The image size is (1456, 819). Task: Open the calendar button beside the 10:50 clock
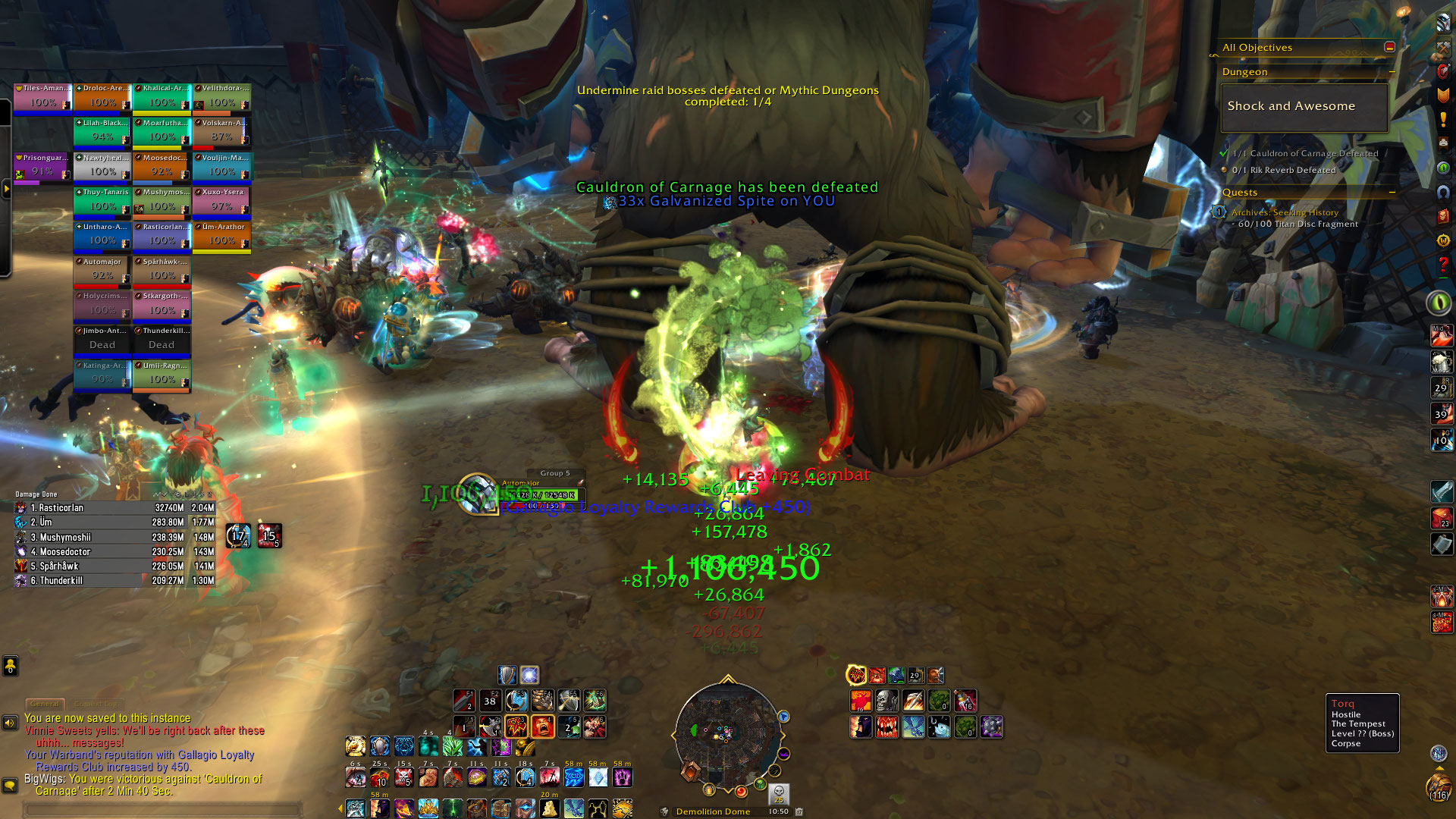tap(799, 811)
